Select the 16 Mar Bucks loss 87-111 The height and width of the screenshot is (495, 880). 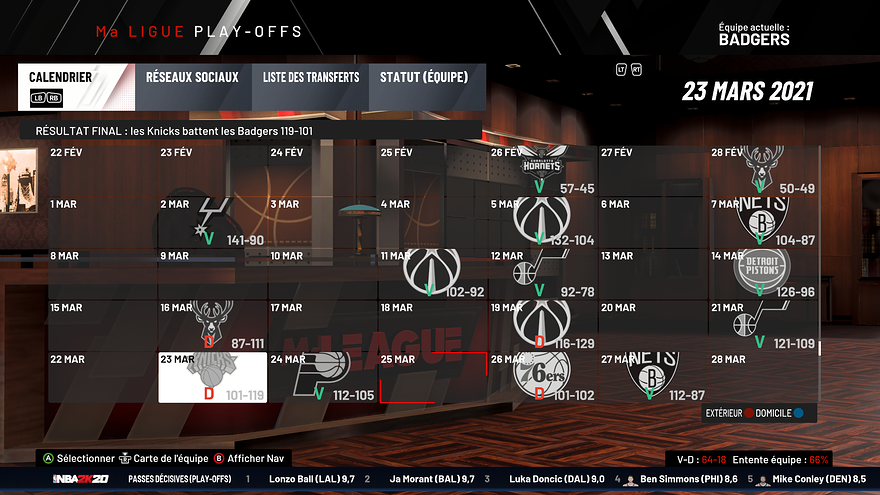point(213,325)
